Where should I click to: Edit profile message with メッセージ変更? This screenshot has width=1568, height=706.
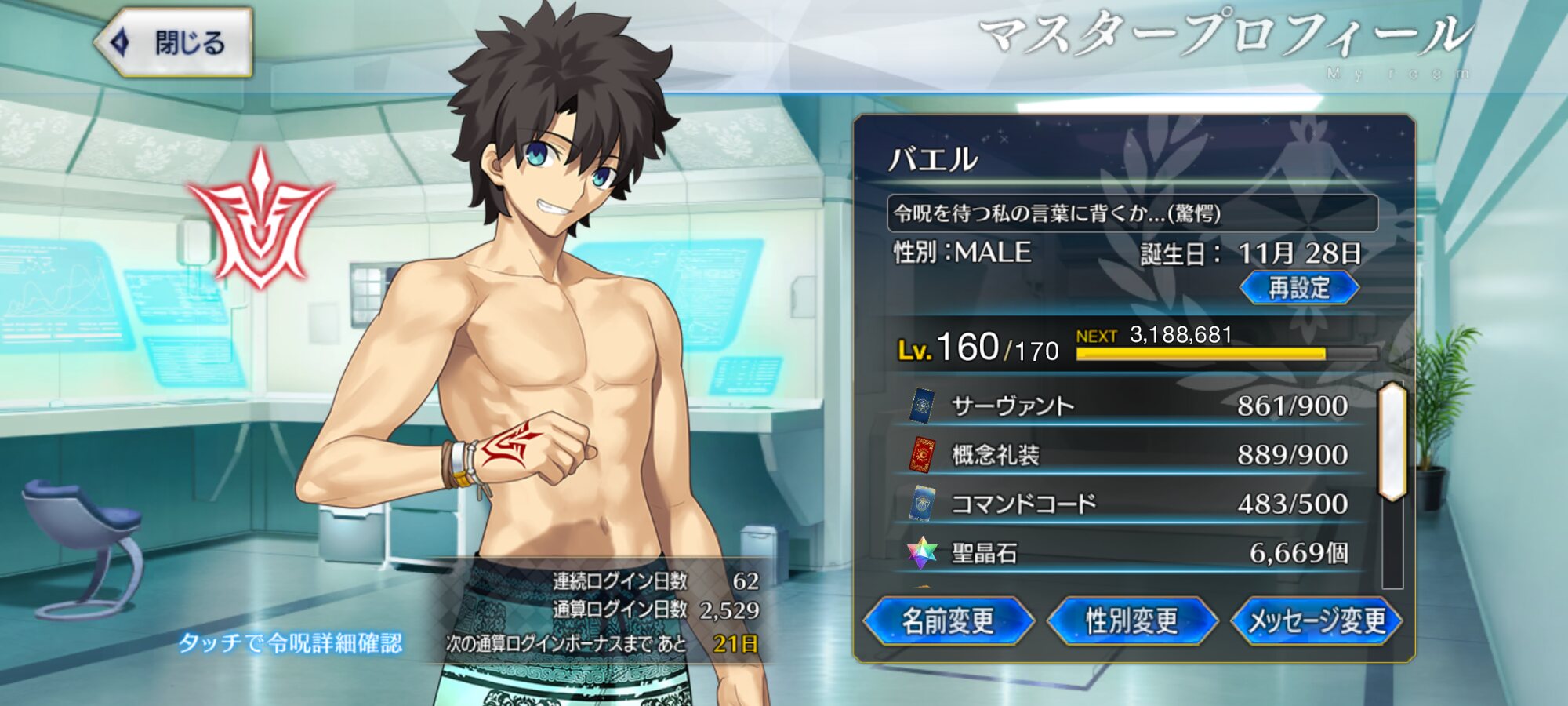coord(1316,621)
